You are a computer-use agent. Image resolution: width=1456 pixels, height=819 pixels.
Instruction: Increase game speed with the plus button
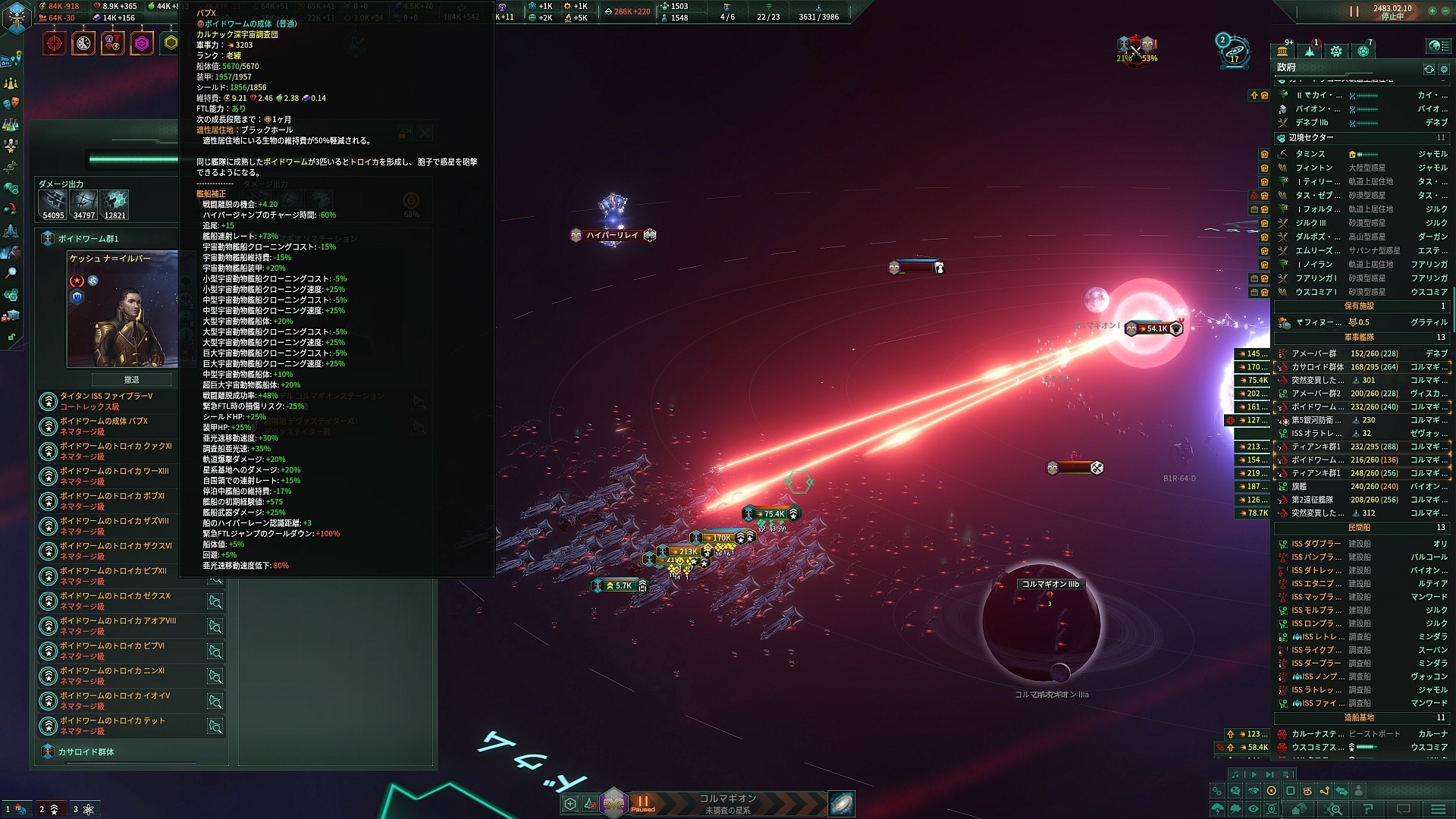click(1432, 11)
